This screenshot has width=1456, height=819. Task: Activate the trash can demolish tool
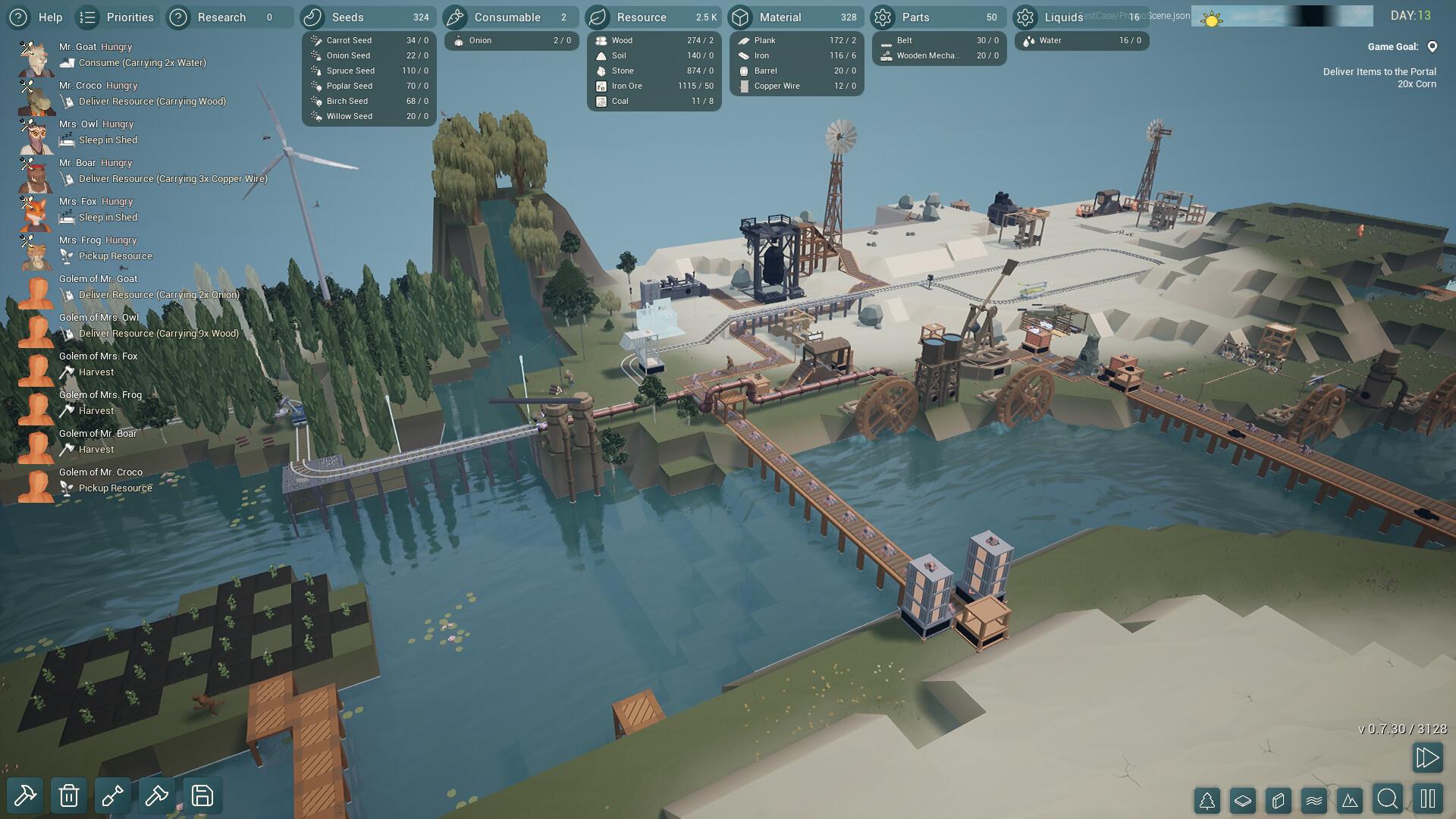point(69,795)
